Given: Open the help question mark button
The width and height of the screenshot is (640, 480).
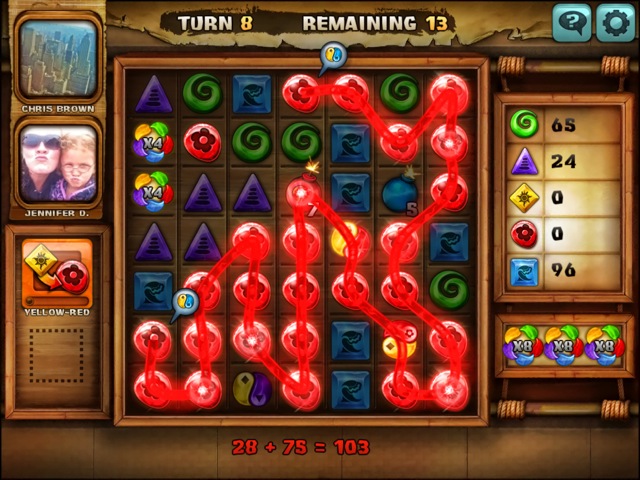Looking at the screenshot, I should pos(571,22).
